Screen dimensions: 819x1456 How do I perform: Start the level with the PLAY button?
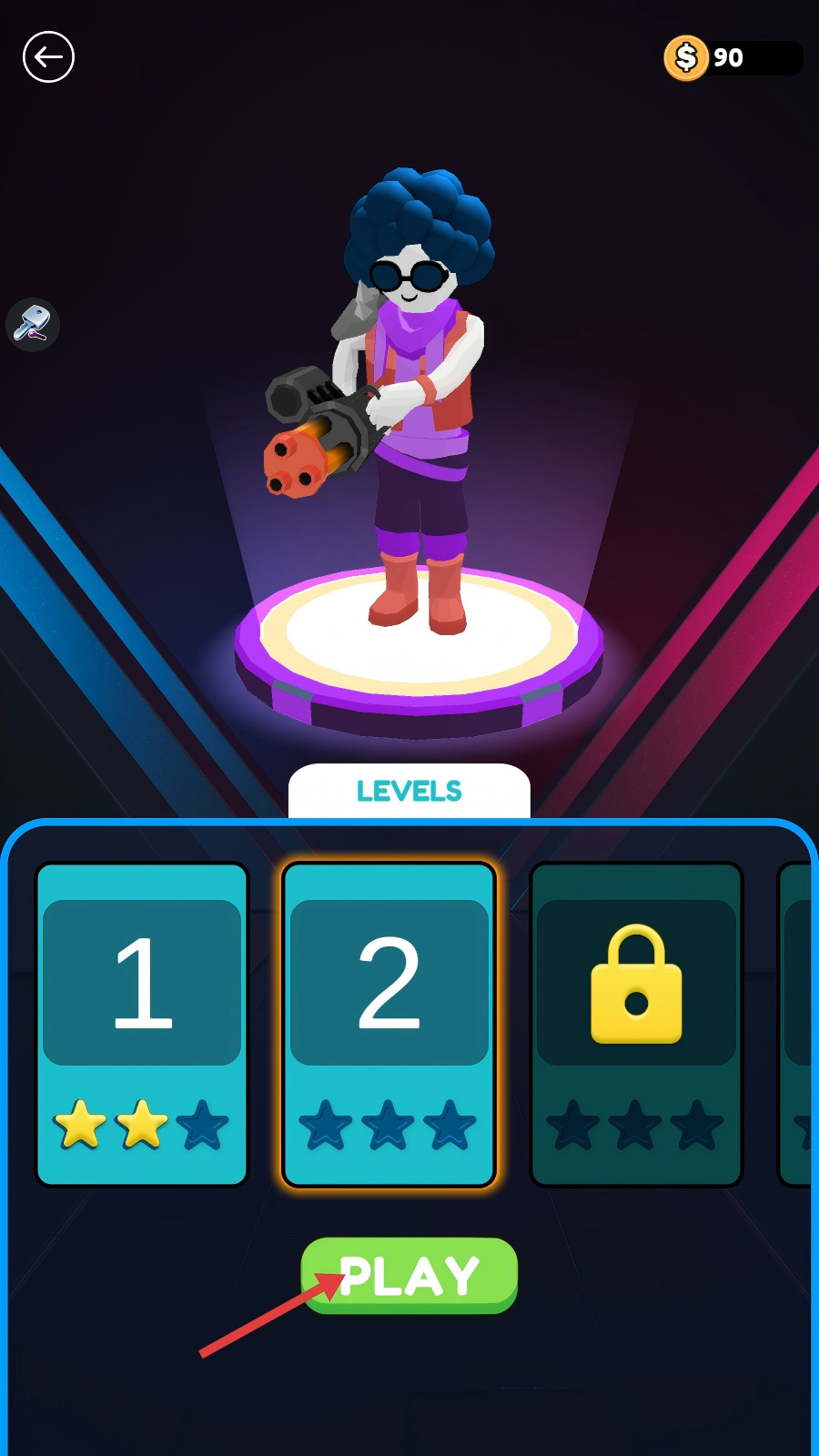point(409,1275)
